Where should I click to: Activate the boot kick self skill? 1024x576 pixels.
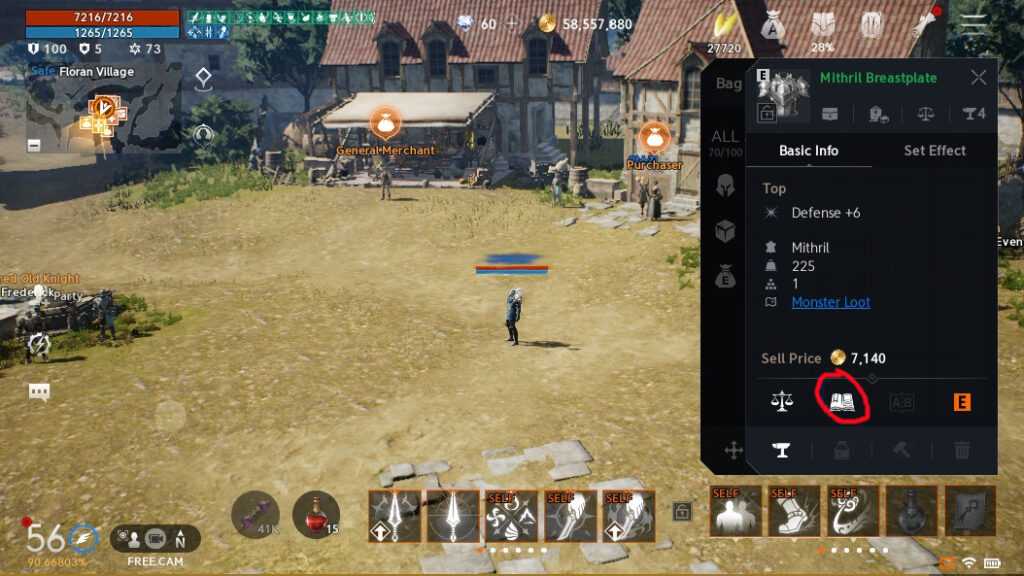(793, 511)
